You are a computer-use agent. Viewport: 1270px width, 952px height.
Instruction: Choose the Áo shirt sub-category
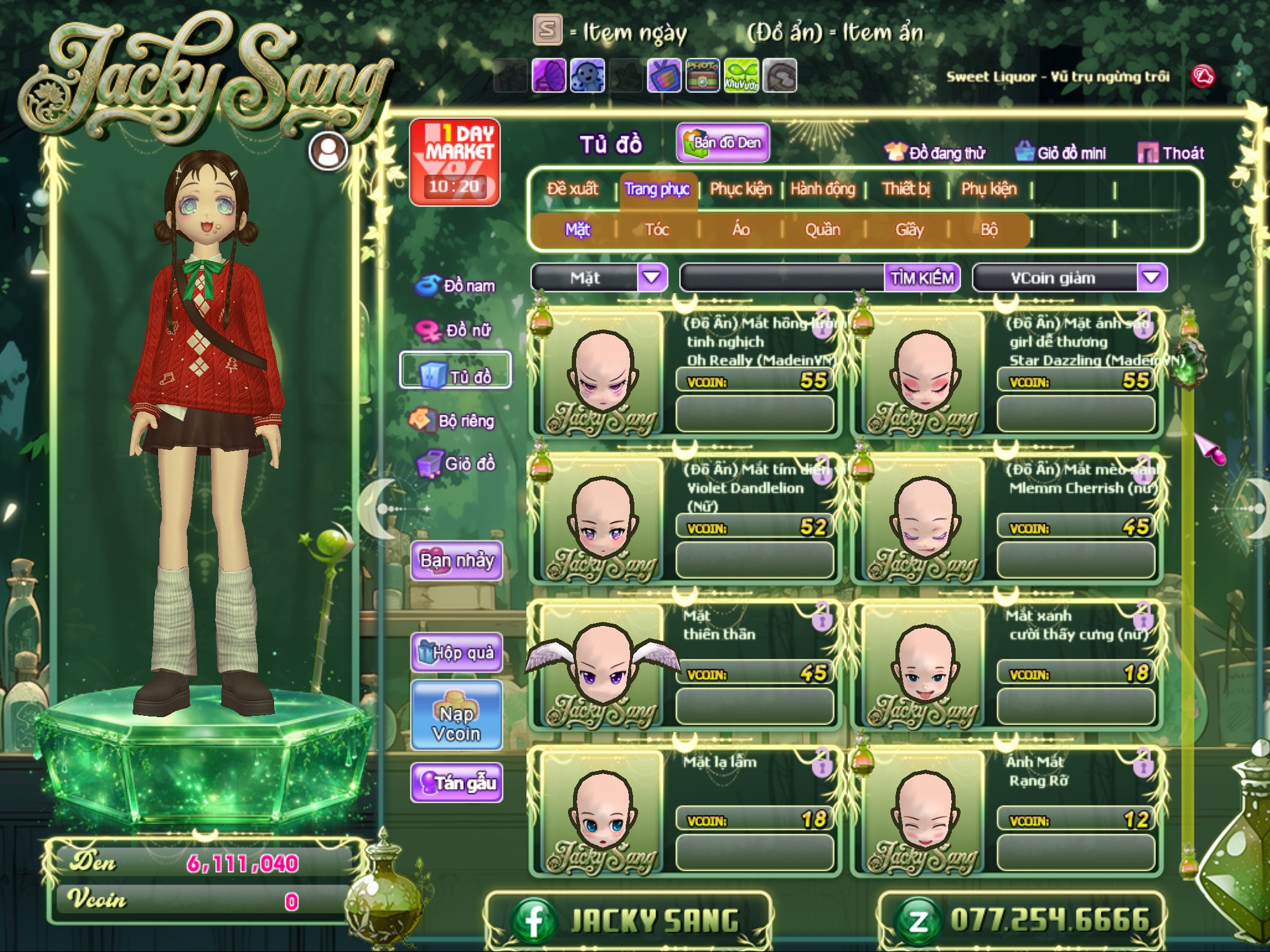point(740,230)
